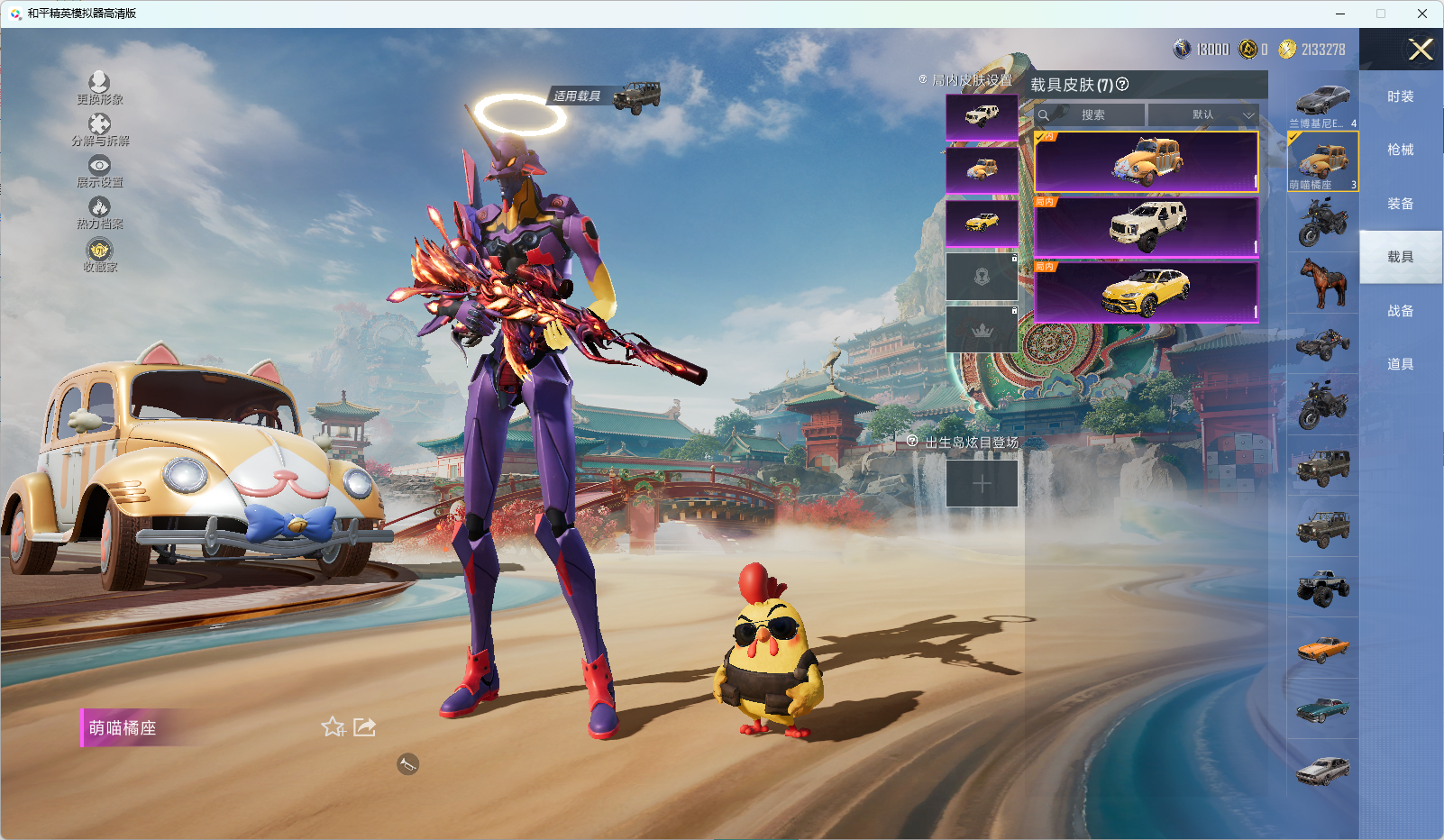Click the 更换形象 button
This screenshot has height=840, width=1444.
99,87
